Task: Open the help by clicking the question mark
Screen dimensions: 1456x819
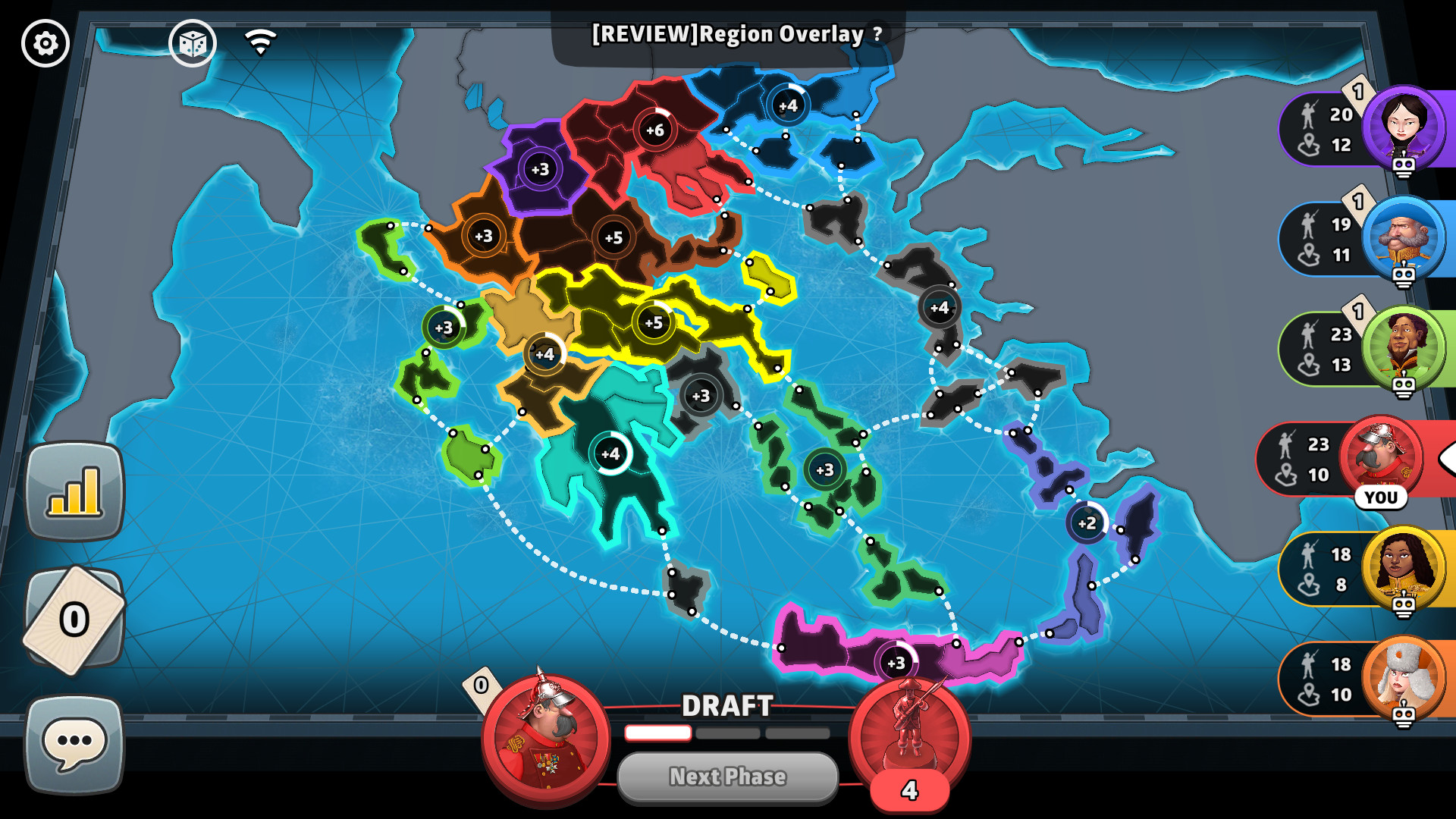Action: 877,33
